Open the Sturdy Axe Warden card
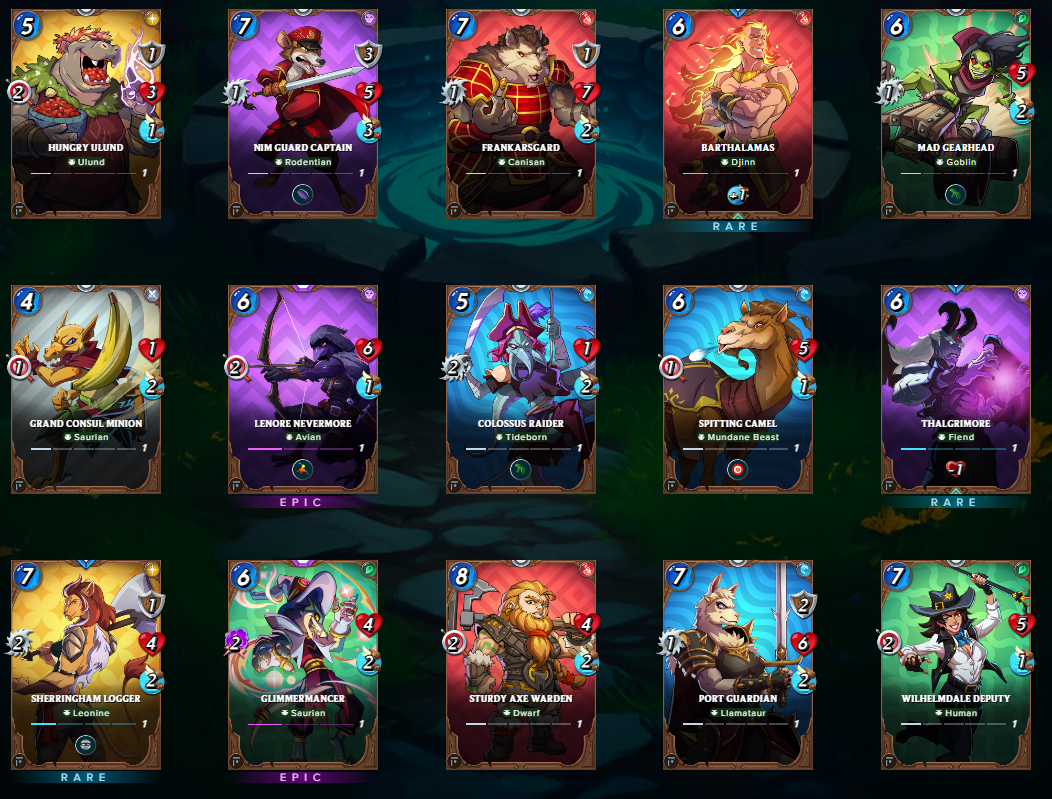 click(x=520, y=664)
